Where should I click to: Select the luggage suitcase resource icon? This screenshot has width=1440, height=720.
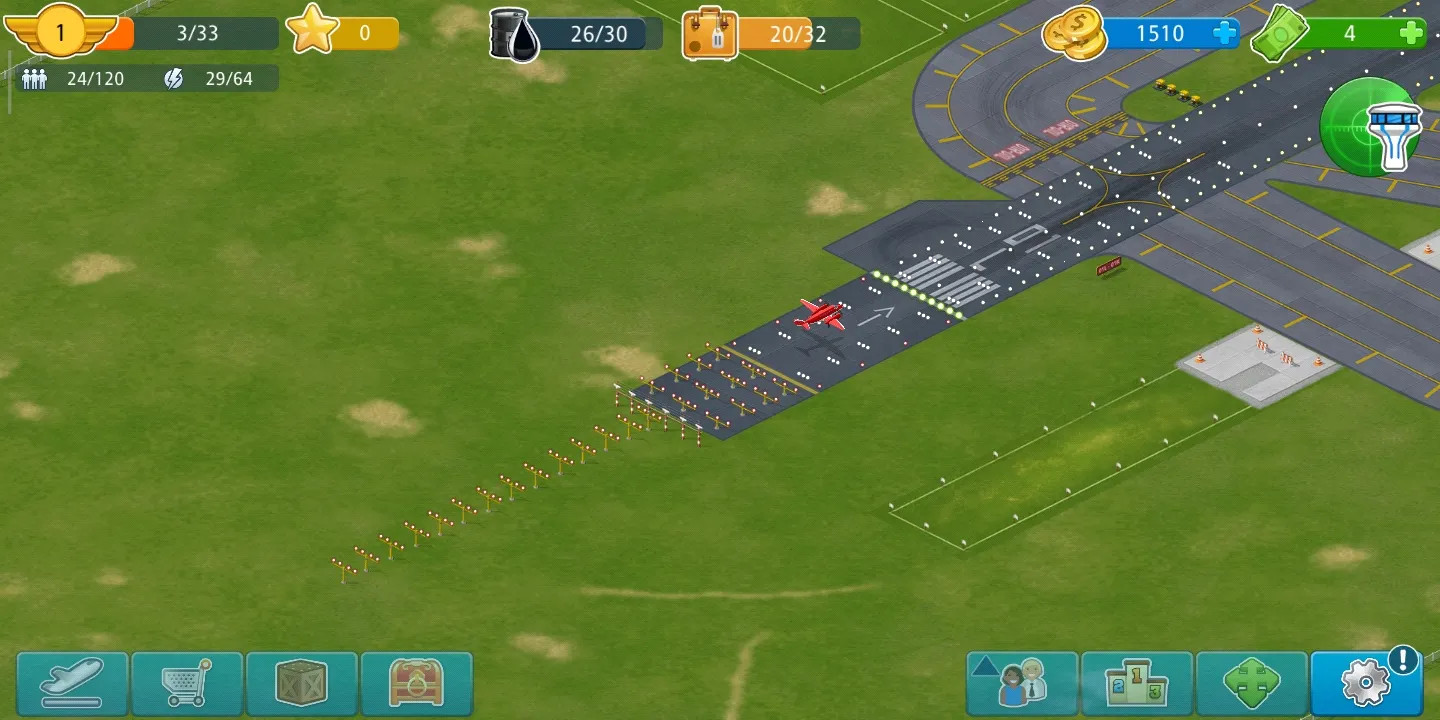coord(710,34)
